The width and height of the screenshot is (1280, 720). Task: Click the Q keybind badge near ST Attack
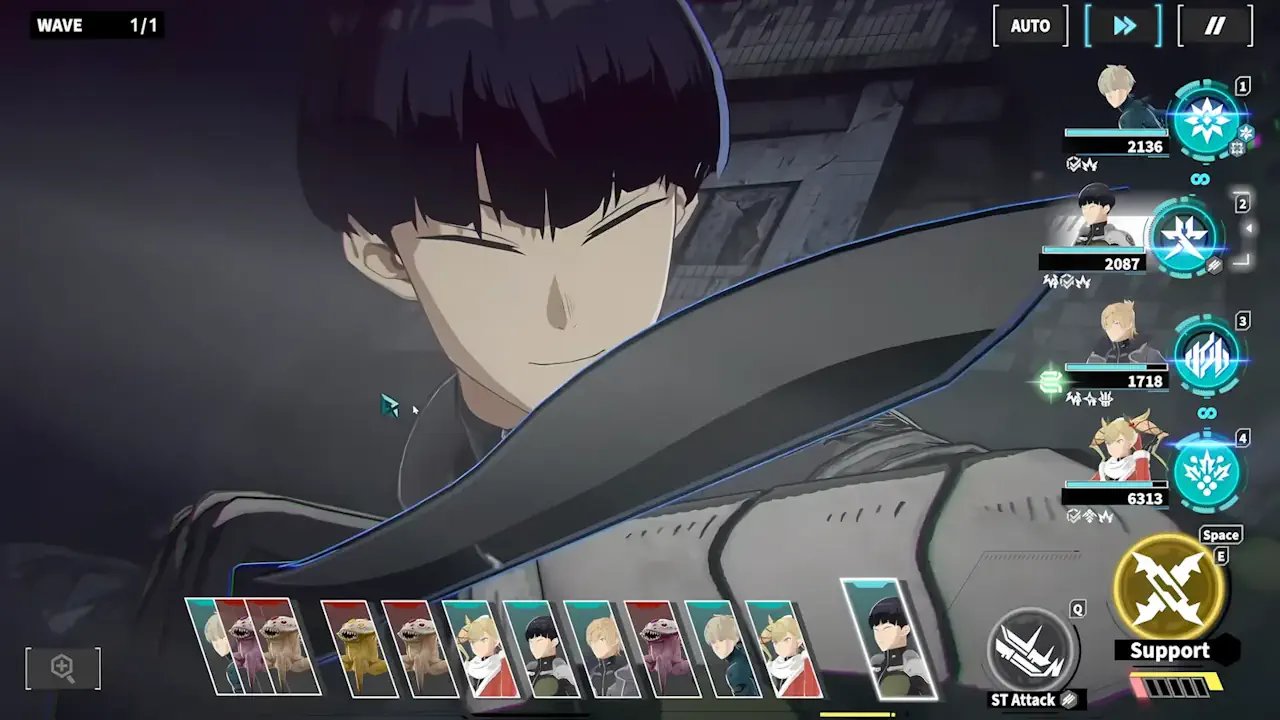pos(1078,609)
